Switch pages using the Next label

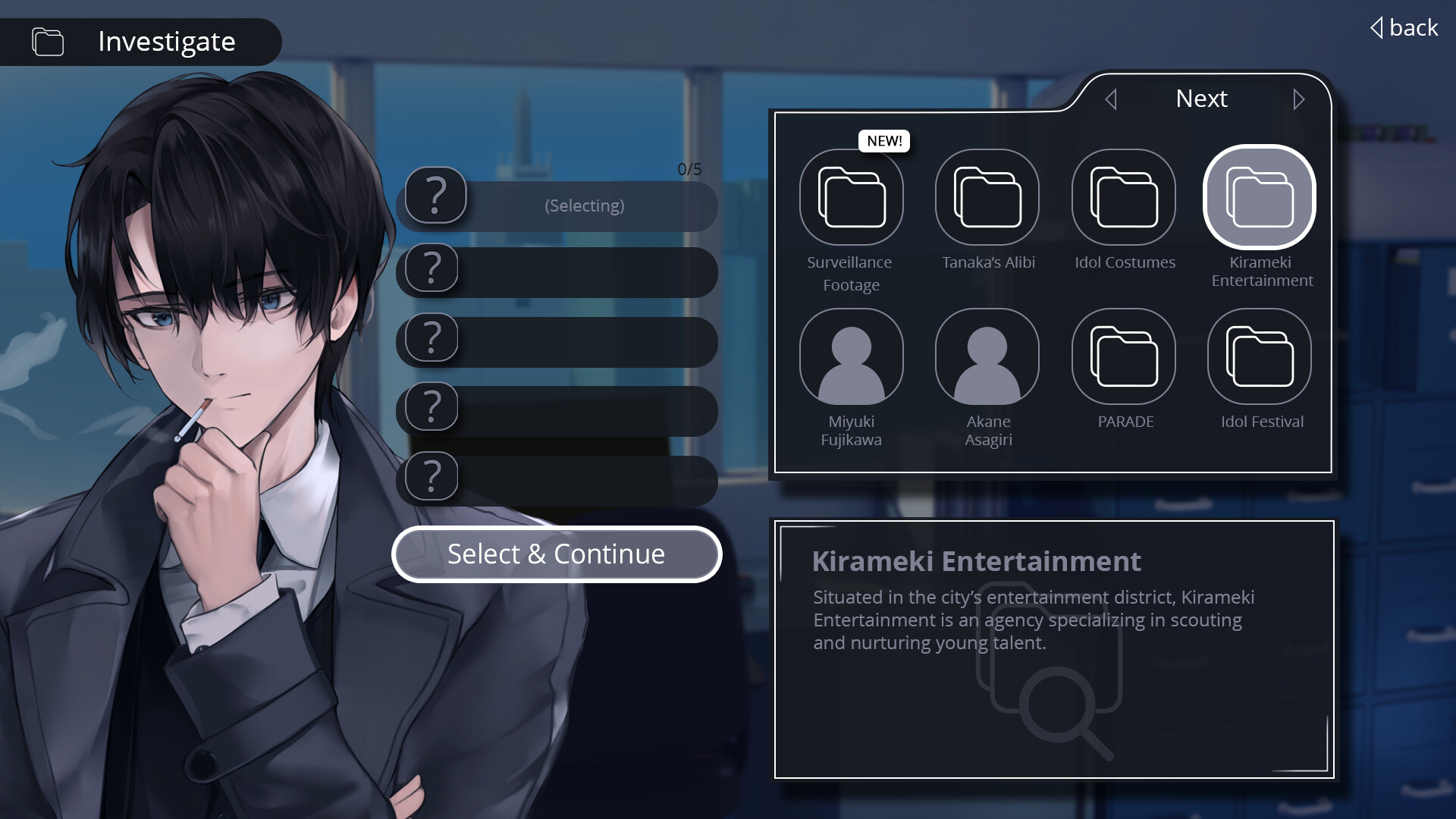coord(1201,99)
